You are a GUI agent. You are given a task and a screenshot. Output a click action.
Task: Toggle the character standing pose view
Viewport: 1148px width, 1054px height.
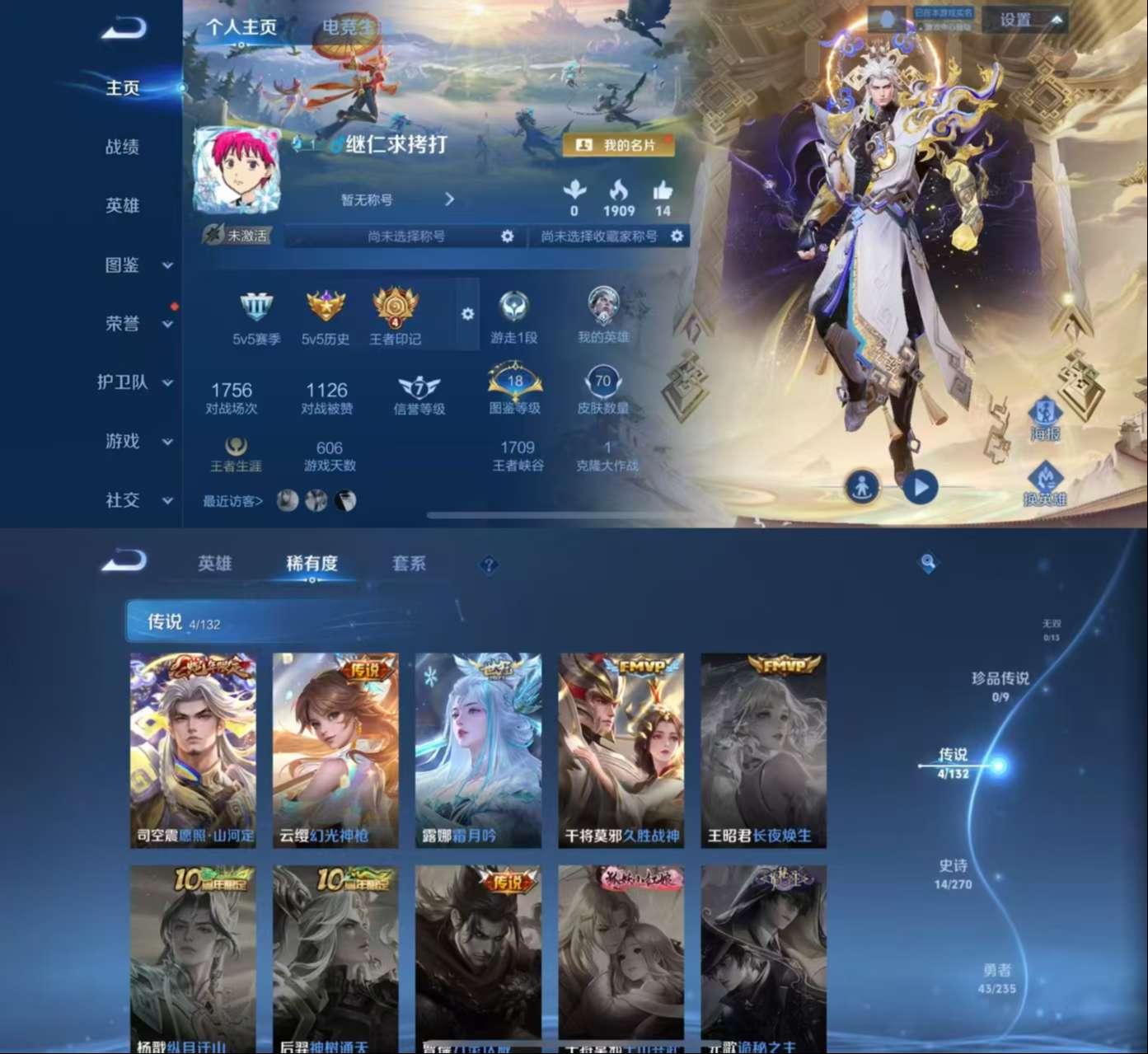click(862, 485)
